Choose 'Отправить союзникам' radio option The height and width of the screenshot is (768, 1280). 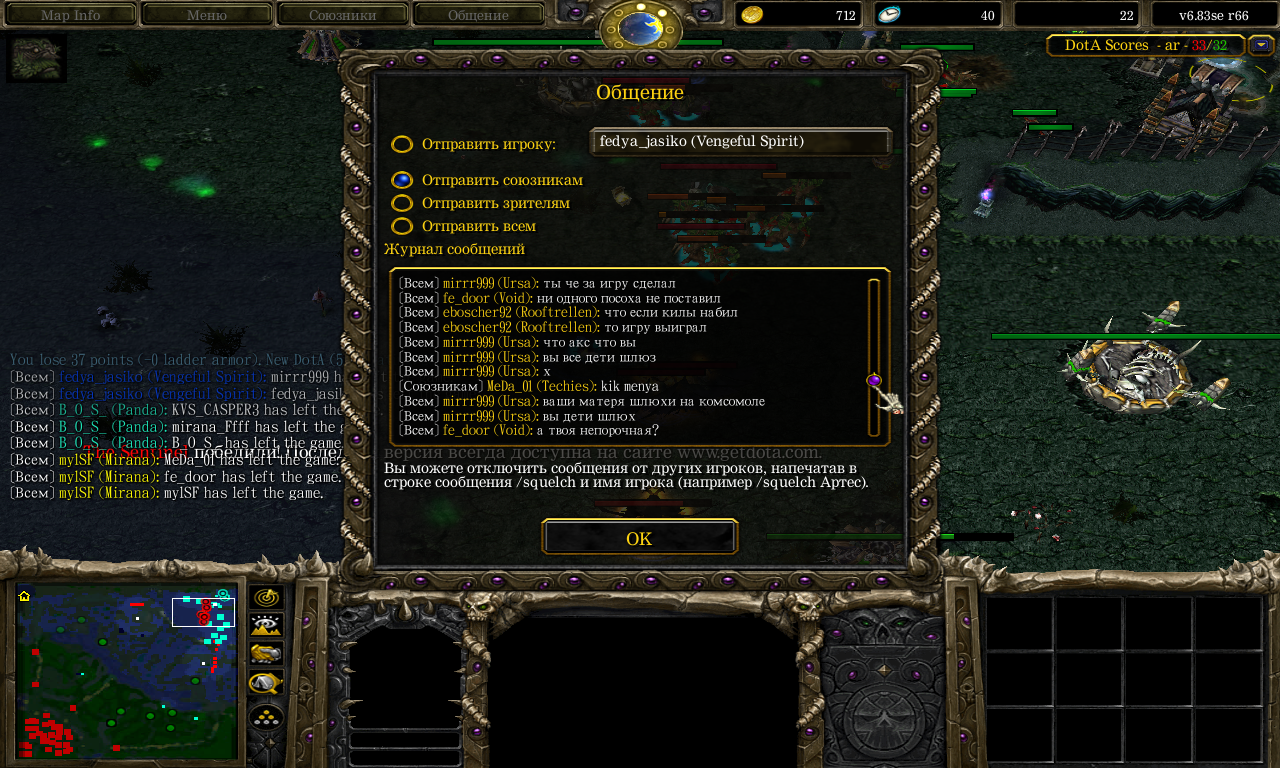(402, 180)
